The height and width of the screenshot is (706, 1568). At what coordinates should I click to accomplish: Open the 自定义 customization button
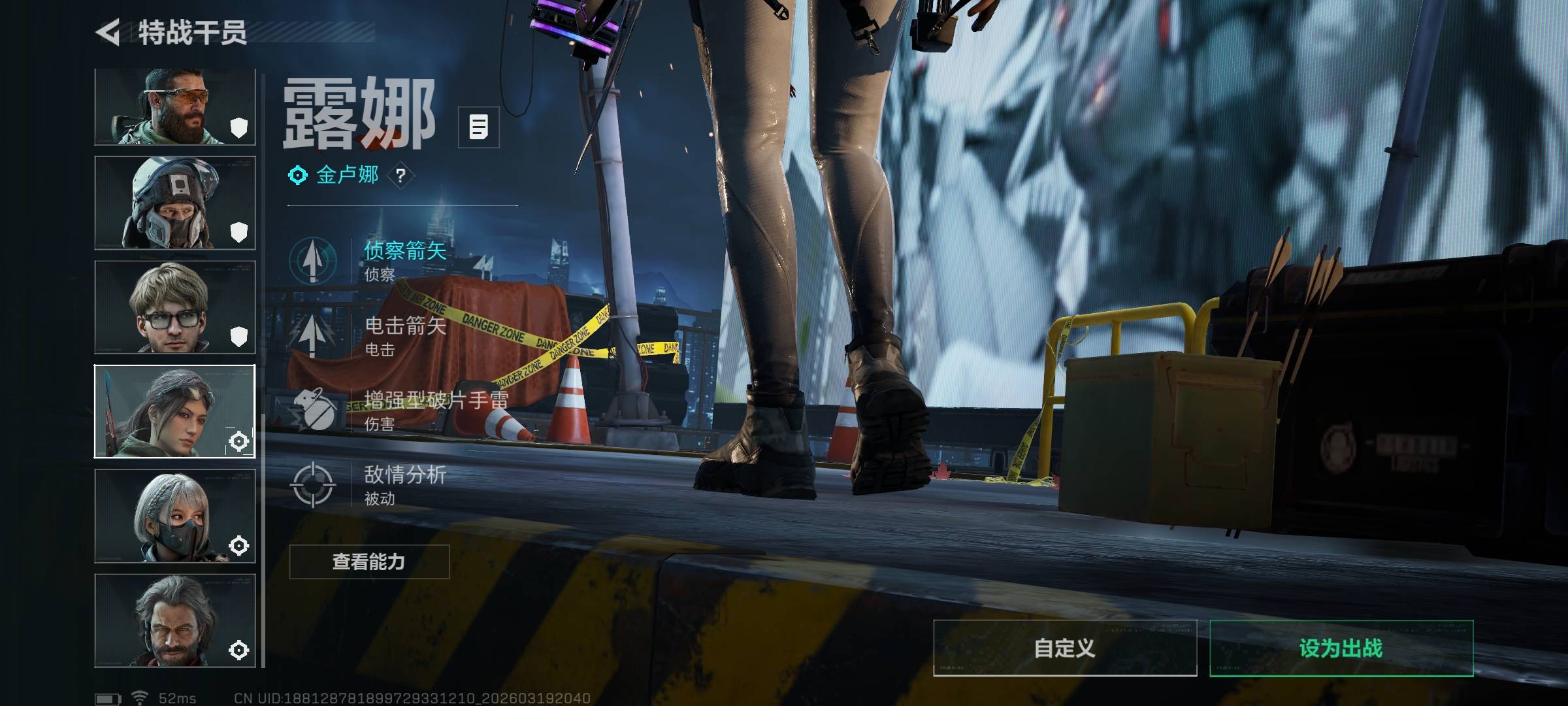click(x=1064, y=648)
